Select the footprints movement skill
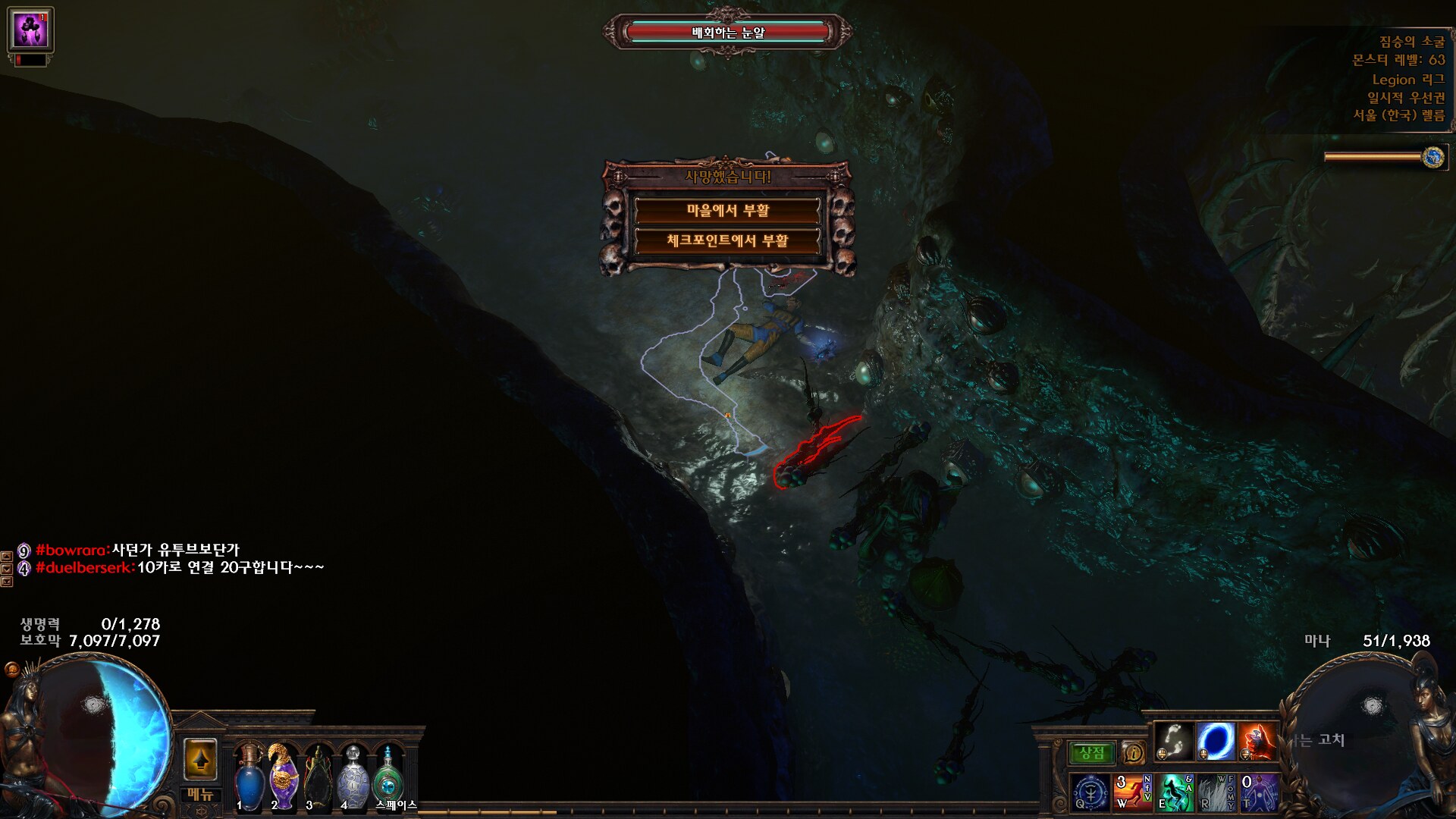Image resolution: width=1456 pixels, height=819 pixels. tap(1174, 741)
